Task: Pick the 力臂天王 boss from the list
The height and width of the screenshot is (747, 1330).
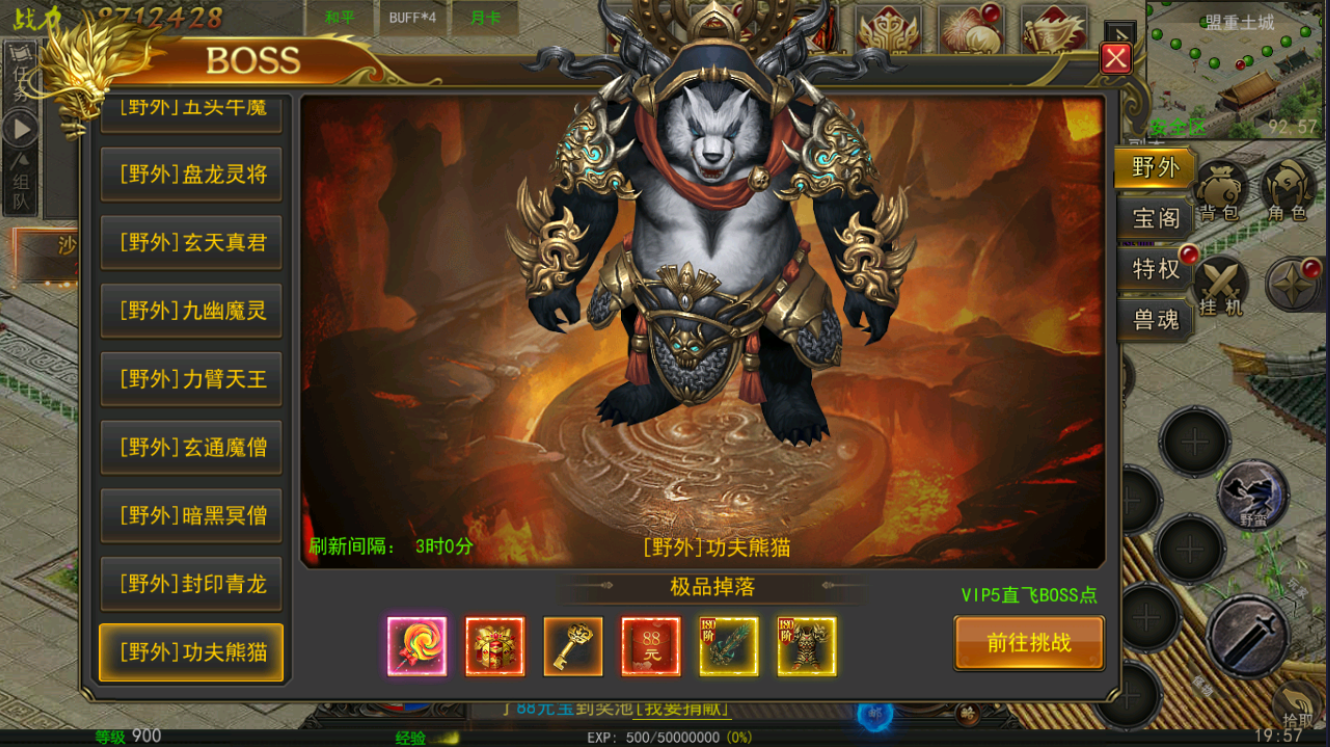Action: [191, 379]
